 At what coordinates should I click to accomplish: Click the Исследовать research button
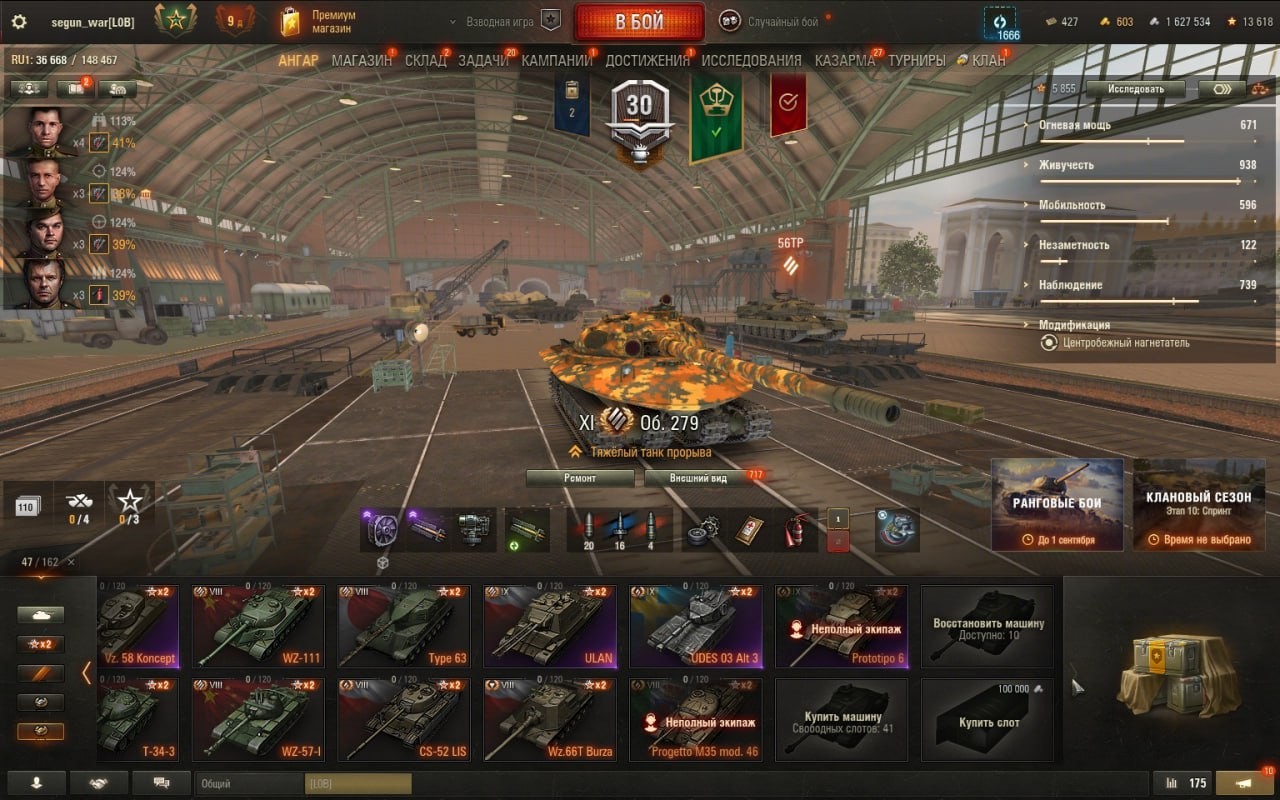(x=1135, y=89)
